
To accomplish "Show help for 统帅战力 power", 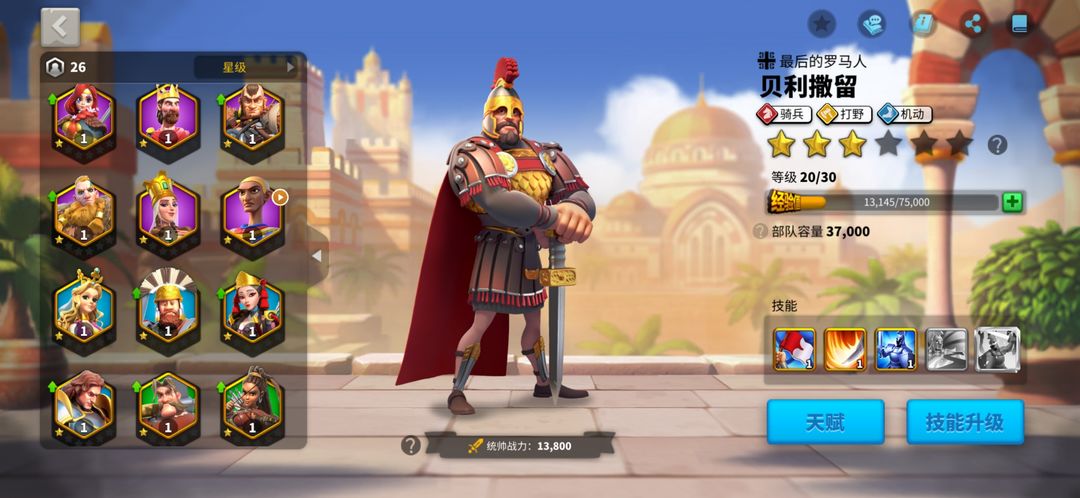I will point(410,446).
